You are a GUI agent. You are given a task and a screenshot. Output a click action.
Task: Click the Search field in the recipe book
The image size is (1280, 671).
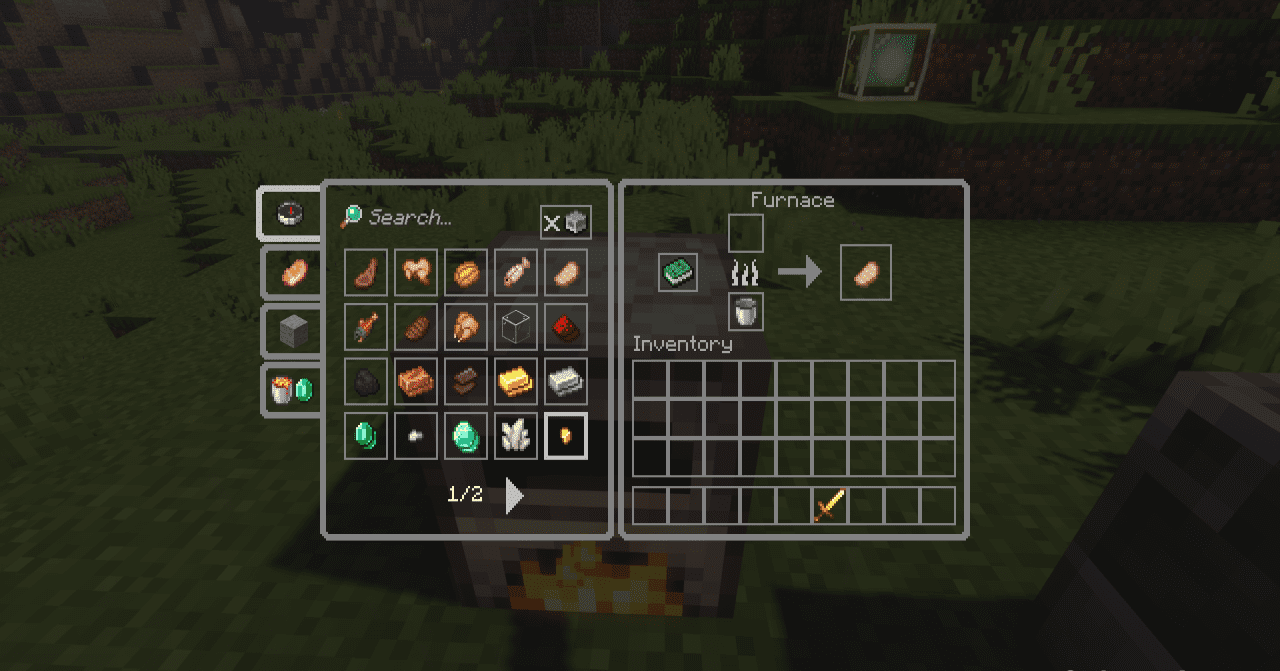(x=430, y=218)
